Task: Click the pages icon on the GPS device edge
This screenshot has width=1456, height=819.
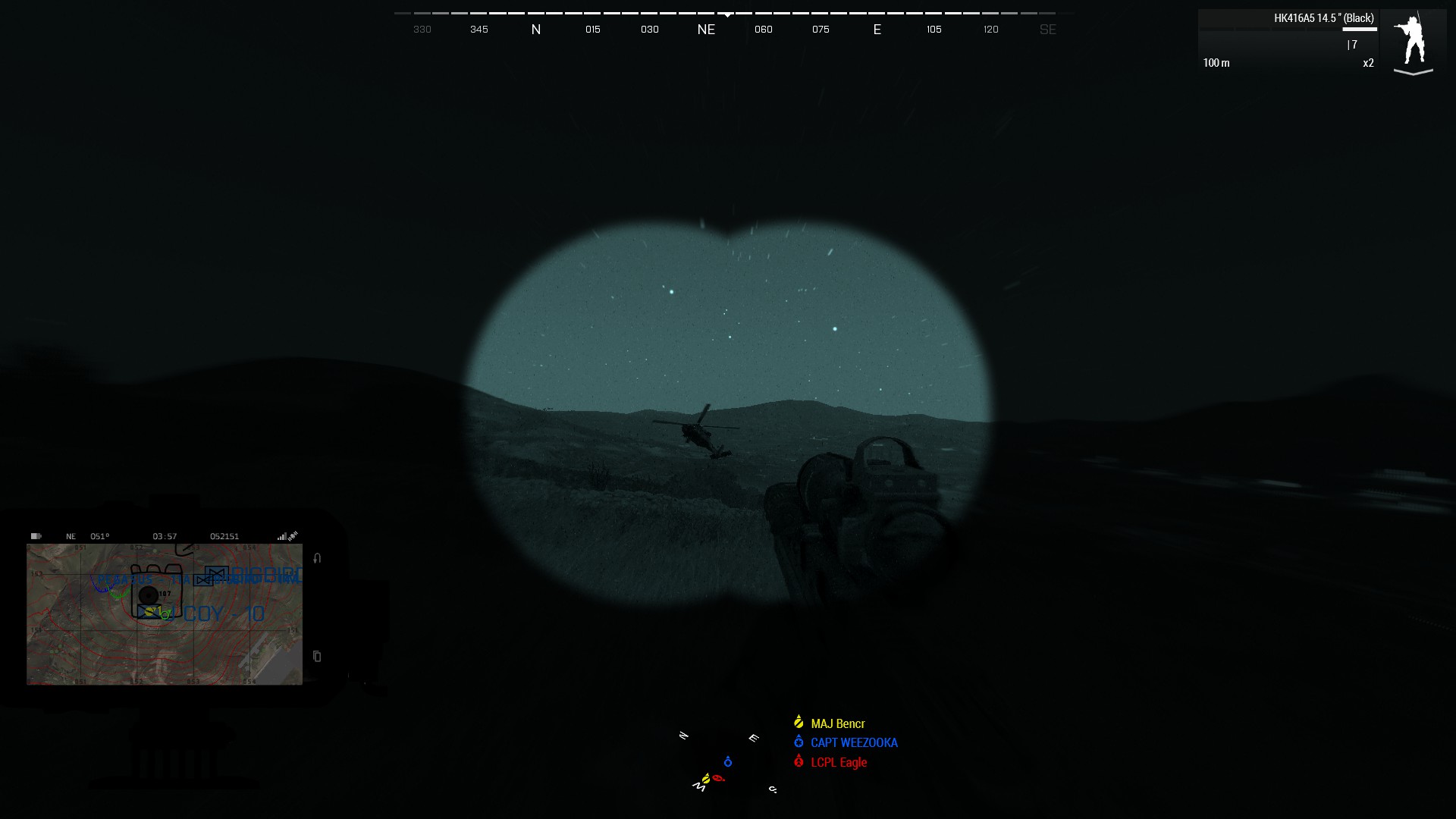Action: pos(316,657)
